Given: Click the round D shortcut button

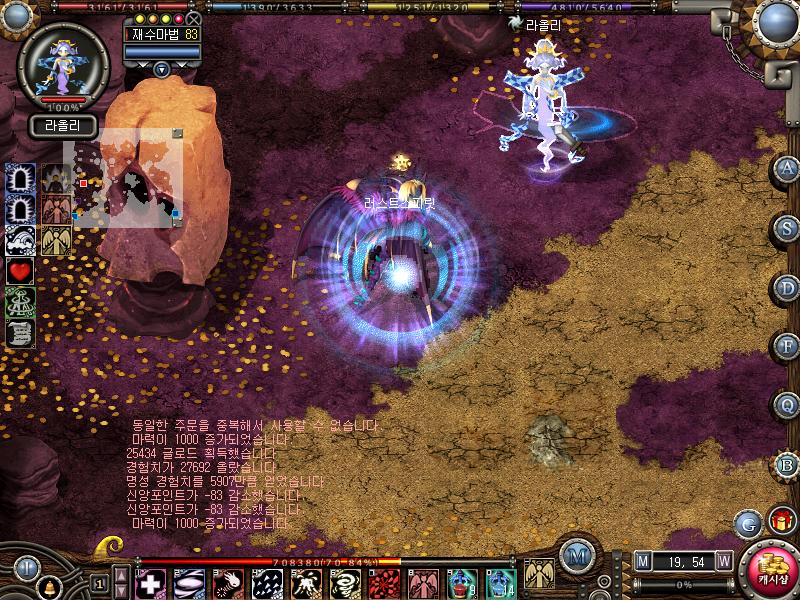Looking at the screenshot, I should pyautogui.click(x=787, y=288).
